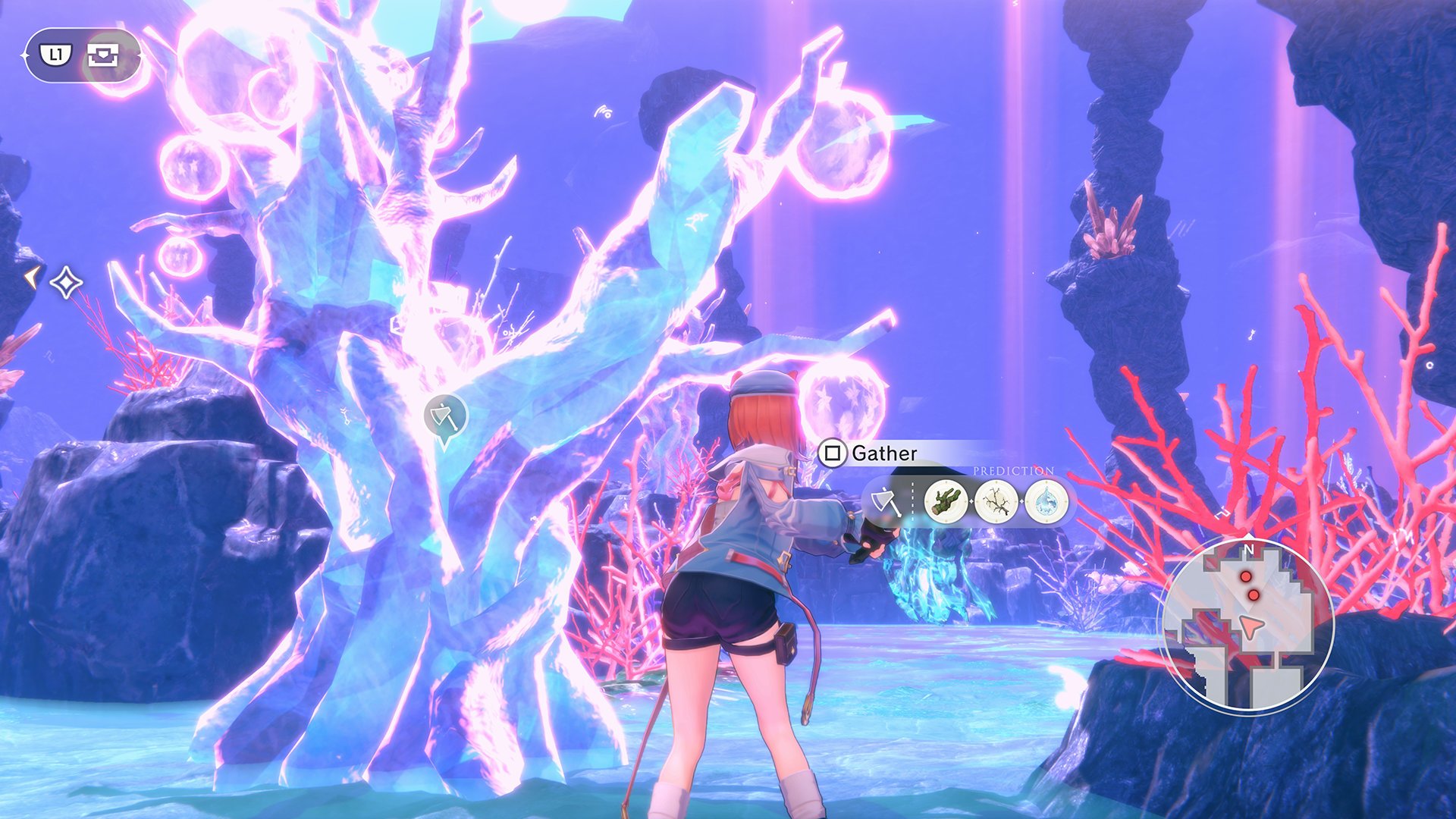Click the square button icon beside Gather

click(x=833, y=453)
